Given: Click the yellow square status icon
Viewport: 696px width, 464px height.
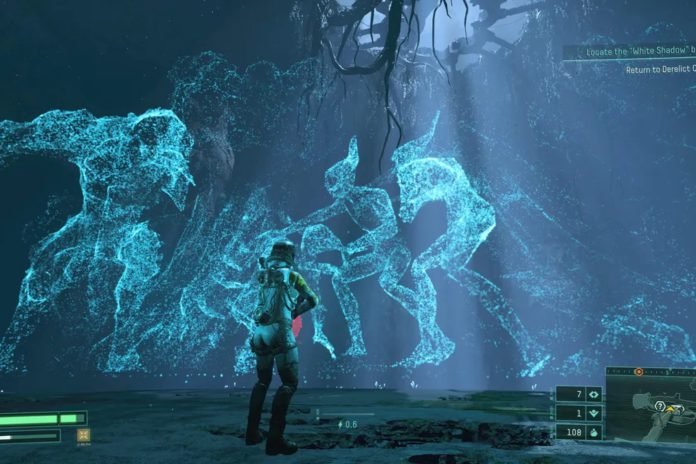Looking at the screenshot, I should pos(84,435).
